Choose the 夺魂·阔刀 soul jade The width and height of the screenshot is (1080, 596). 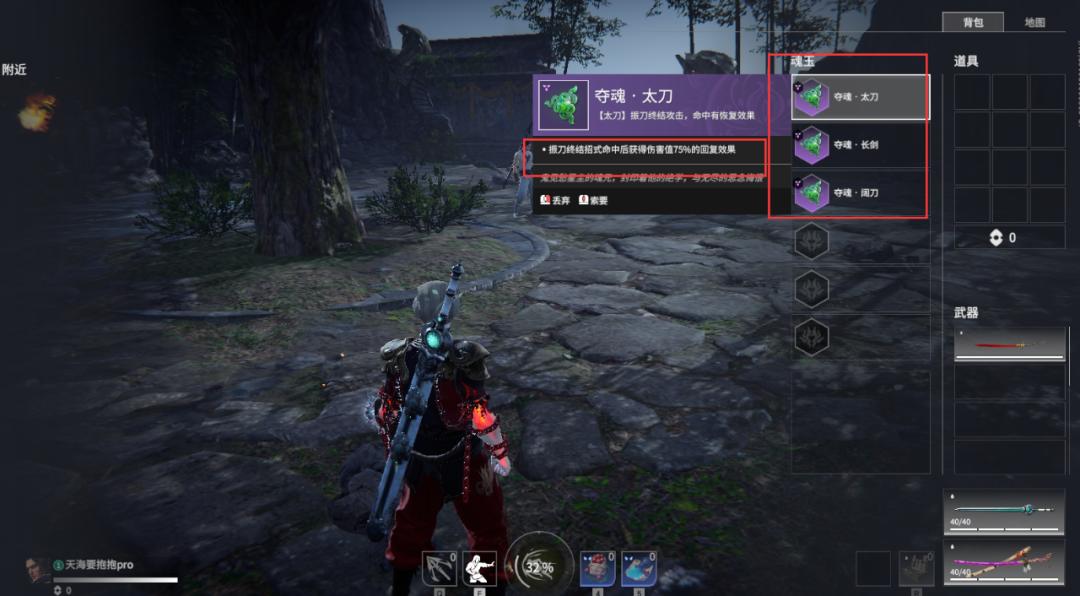(x=860, y=193)
